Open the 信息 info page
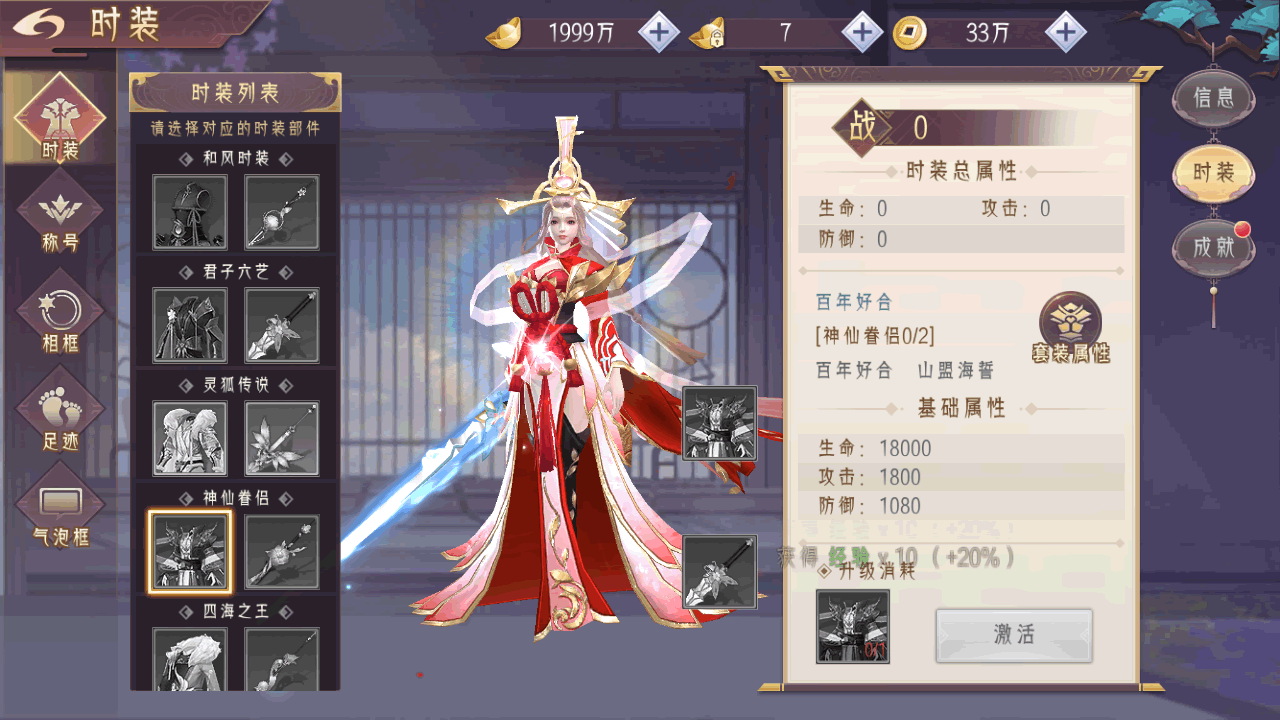 1214,98
